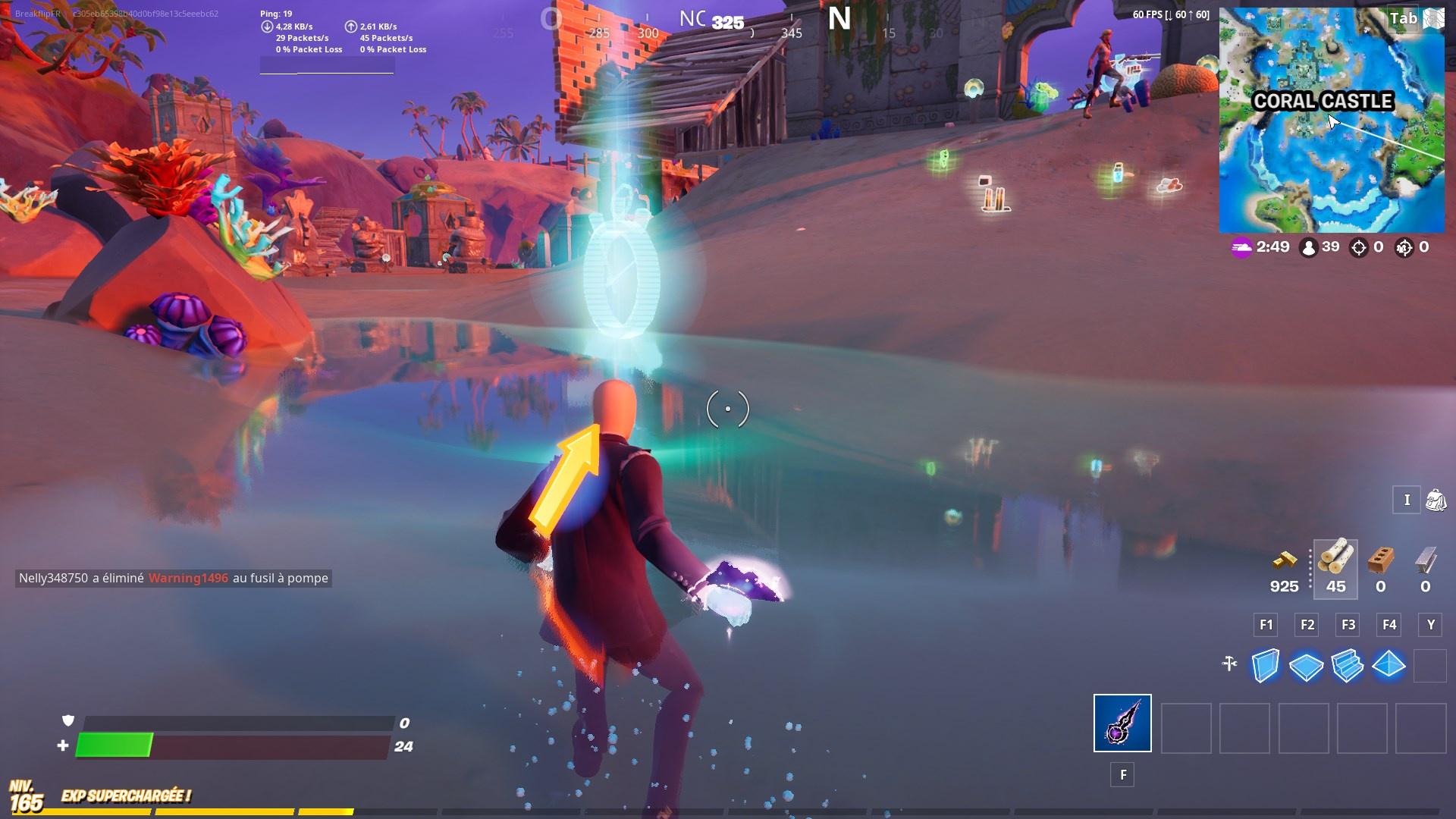This screenshot has height=819, width=1456.
Task: Click the gold bars icon showing 925
Action: [1284, 561]
